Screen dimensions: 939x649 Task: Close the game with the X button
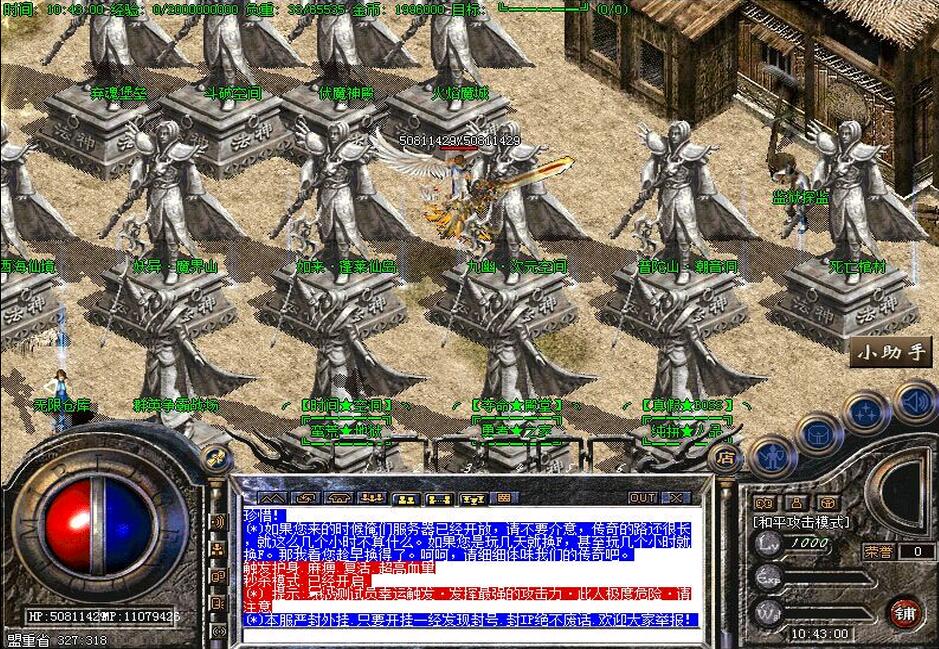676,497
